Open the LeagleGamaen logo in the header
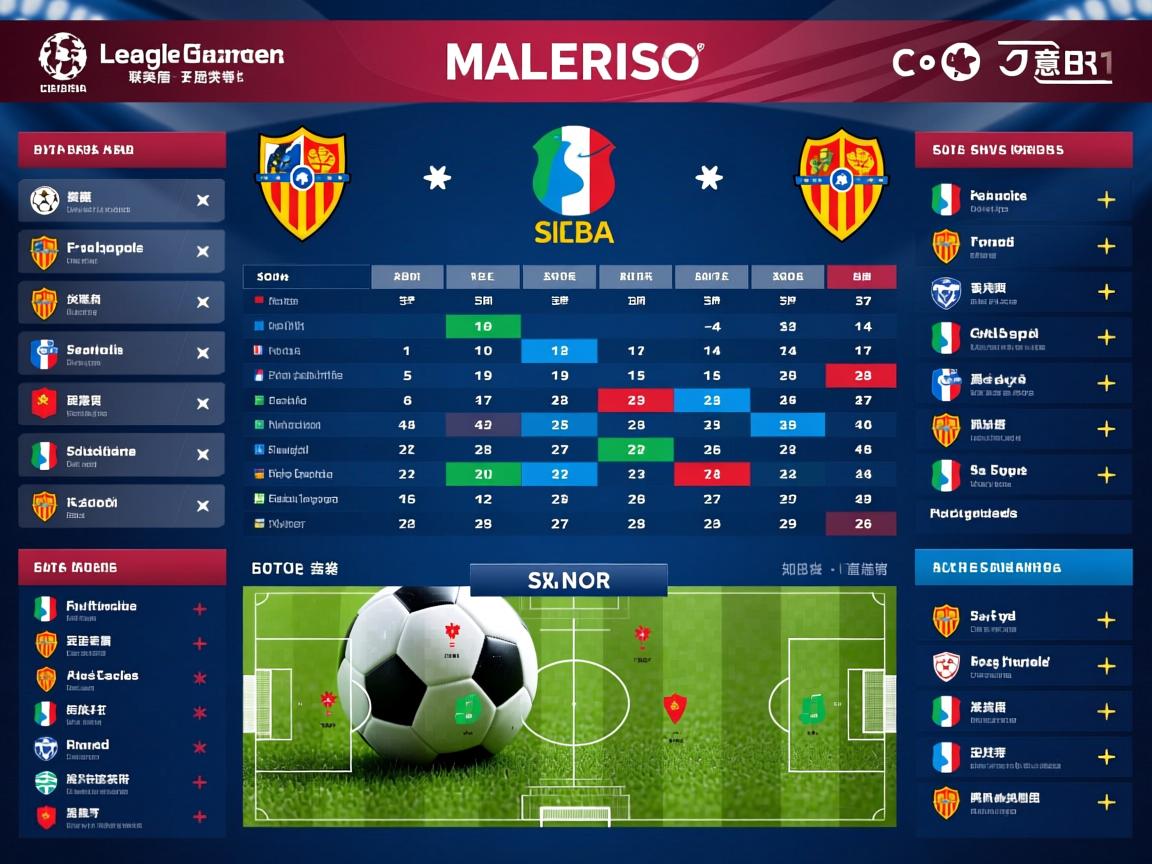1152x864 pixels. point(160,60)
